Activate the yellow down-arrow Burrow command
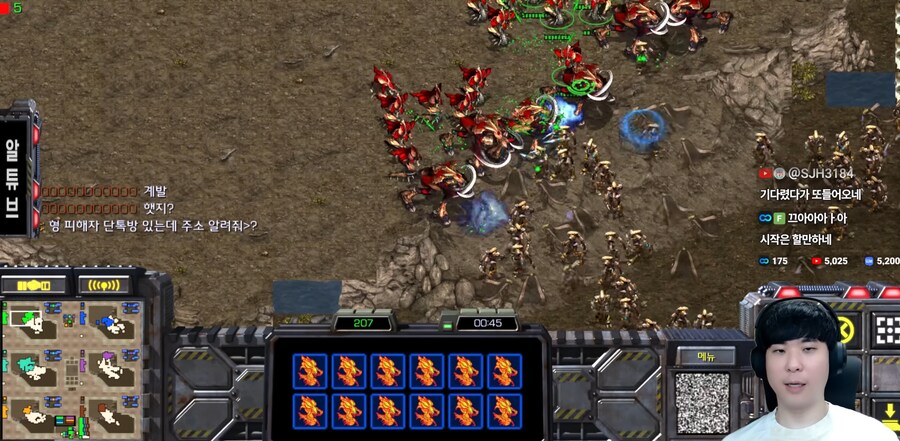This screenshot has height=441, width=900. click(x=889, y=412)
